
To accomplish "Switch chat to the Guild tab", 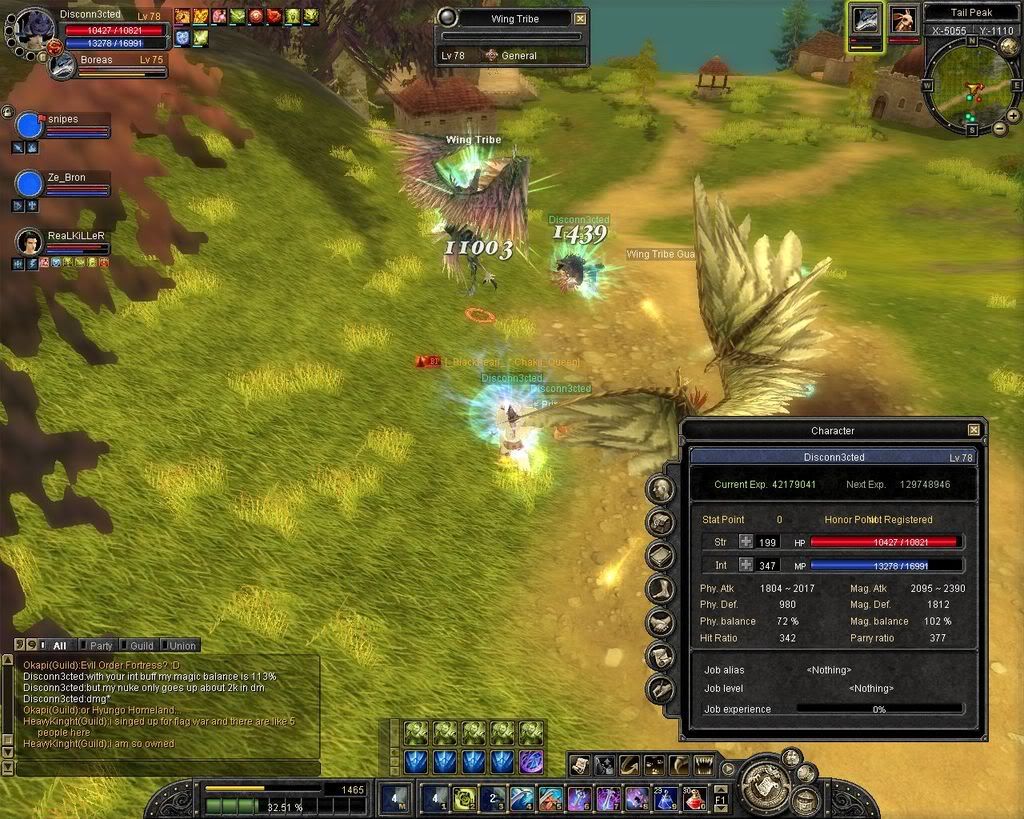I will coord(141,646).
